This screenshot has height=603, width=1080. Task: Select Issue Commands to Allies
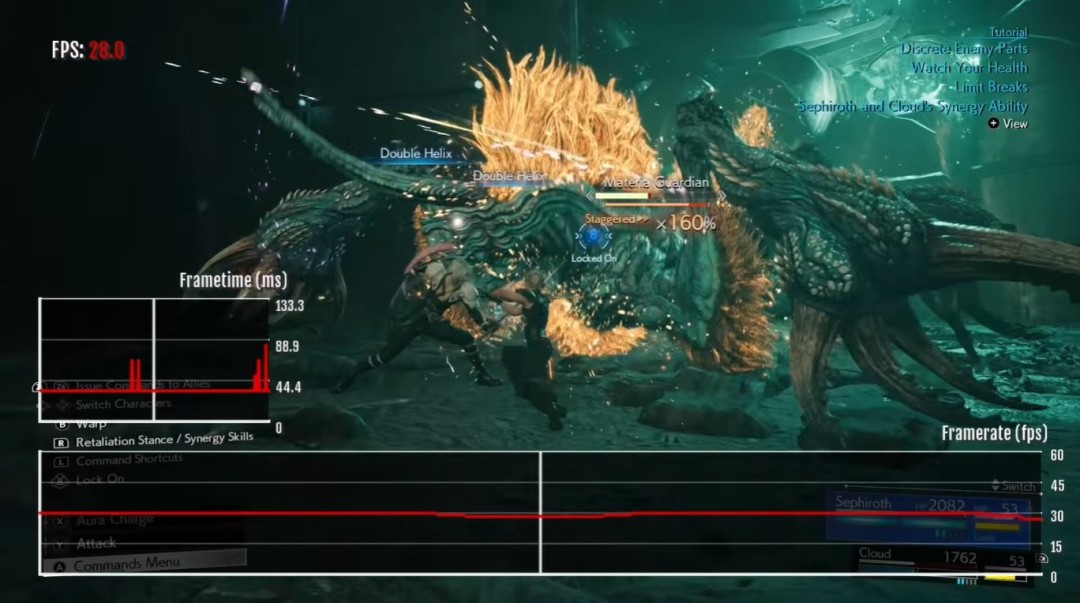click(x=142, y=385)
